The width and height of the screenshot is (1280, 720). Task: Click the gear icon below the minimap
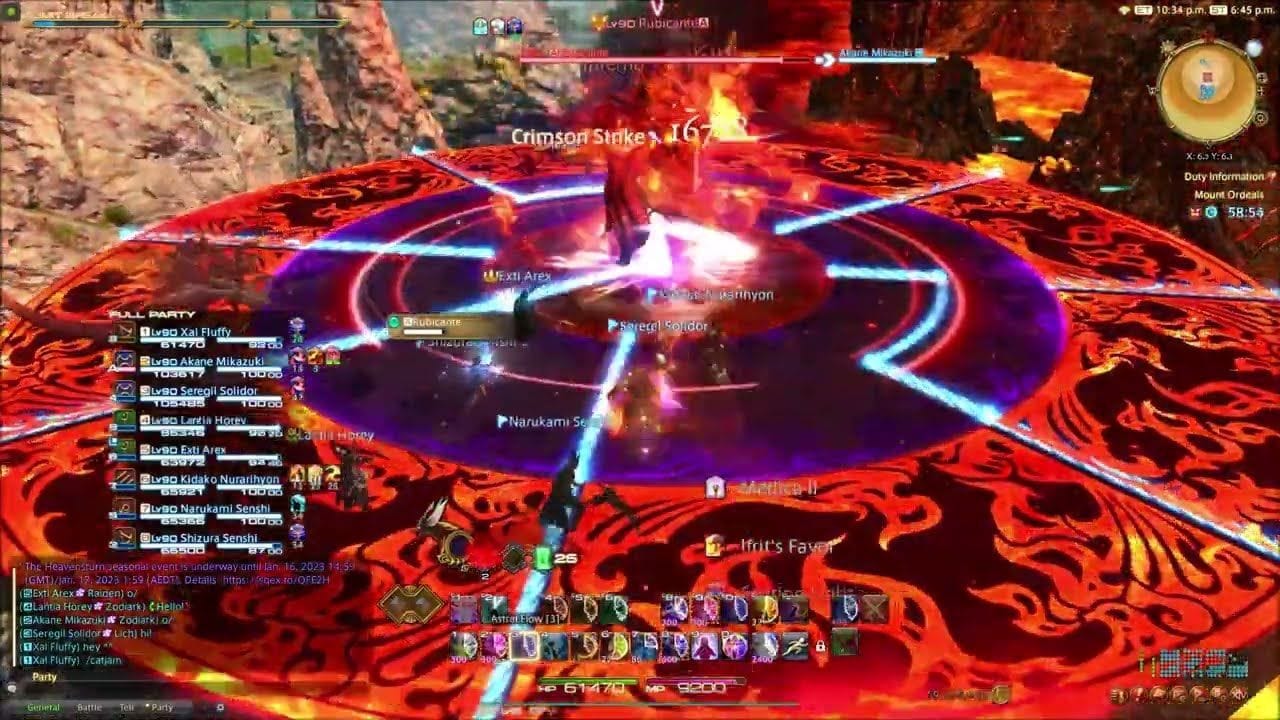click(x=1261, y=118)
